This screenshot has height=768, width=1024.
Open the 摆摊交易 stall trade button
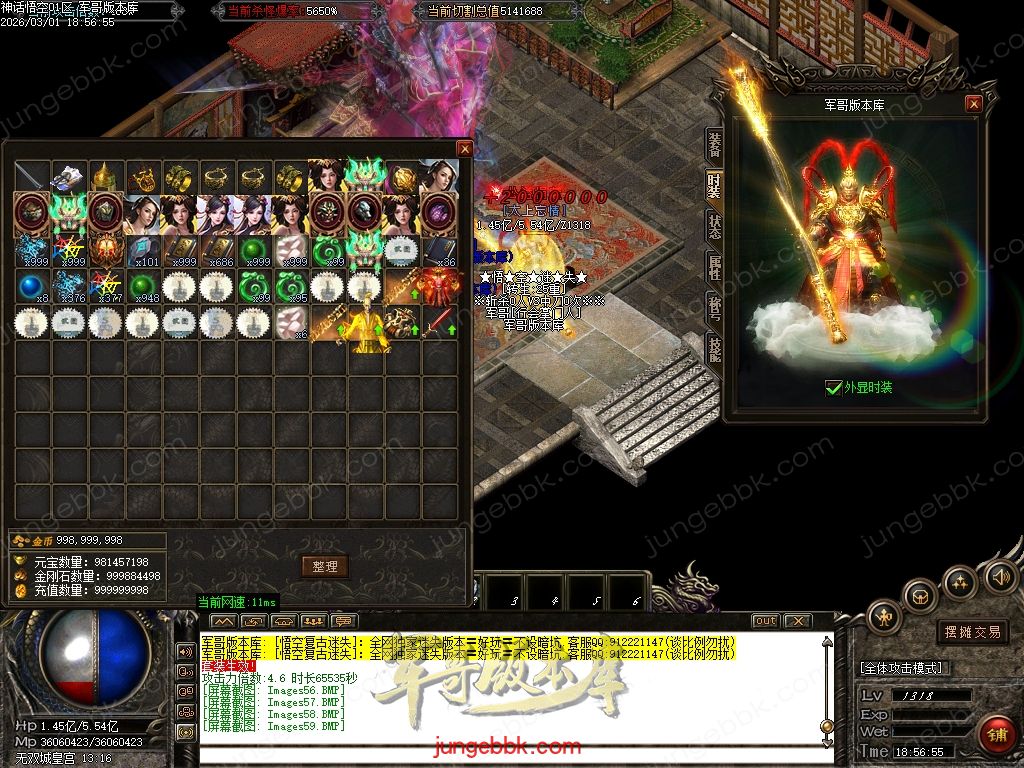pos(972,632)
